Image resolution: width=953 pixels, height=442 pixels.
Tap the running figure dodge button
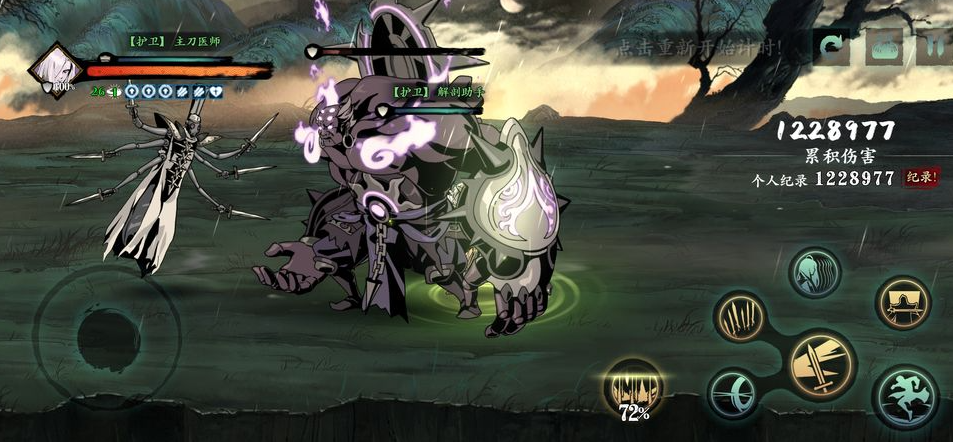(x=906, y=397)
